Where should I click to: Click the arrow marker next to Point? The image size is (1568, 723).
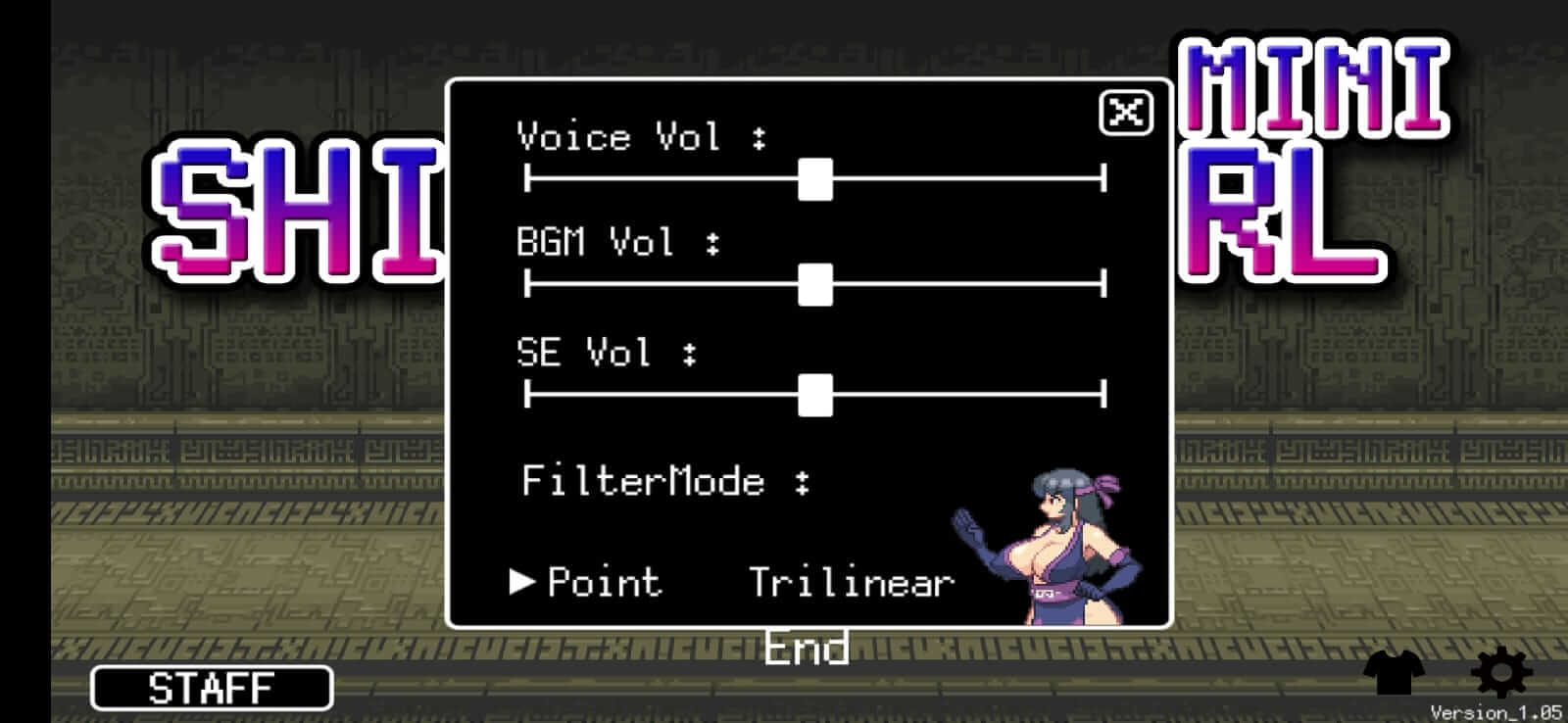click(x=522, y=582)
